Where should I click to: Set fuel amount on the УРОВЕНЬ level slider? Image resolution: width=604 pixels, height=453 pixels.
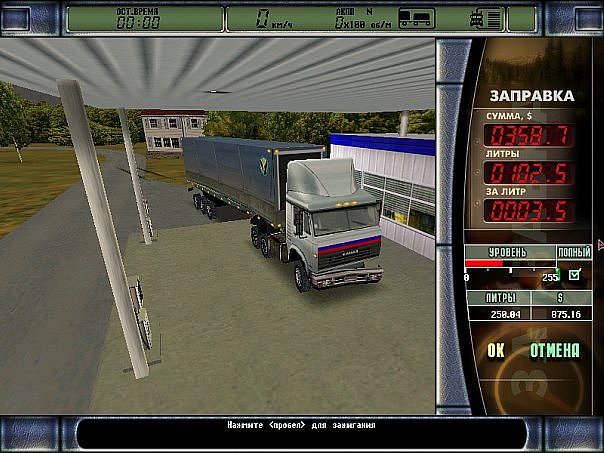[x=510, y=265]
